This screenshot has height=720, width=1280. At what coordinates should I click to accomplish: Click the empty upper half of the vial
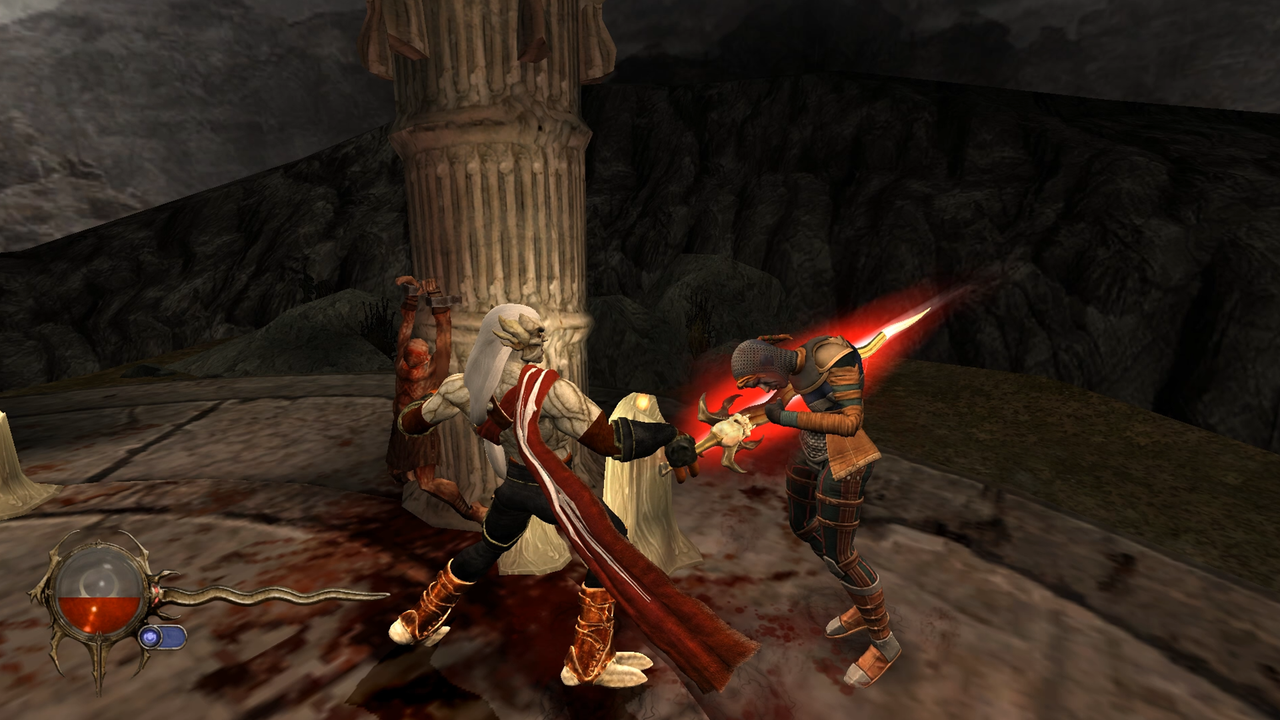95,568
